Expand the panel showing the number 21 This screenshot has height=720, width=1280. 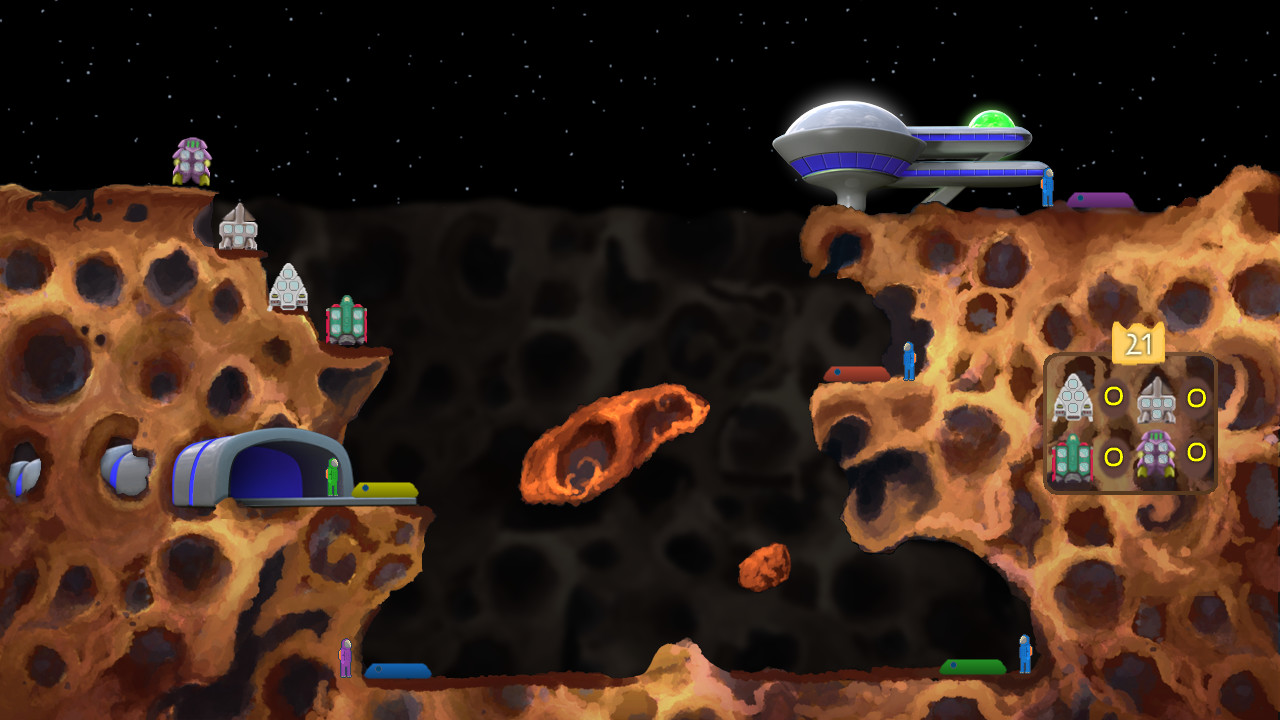1140,343
